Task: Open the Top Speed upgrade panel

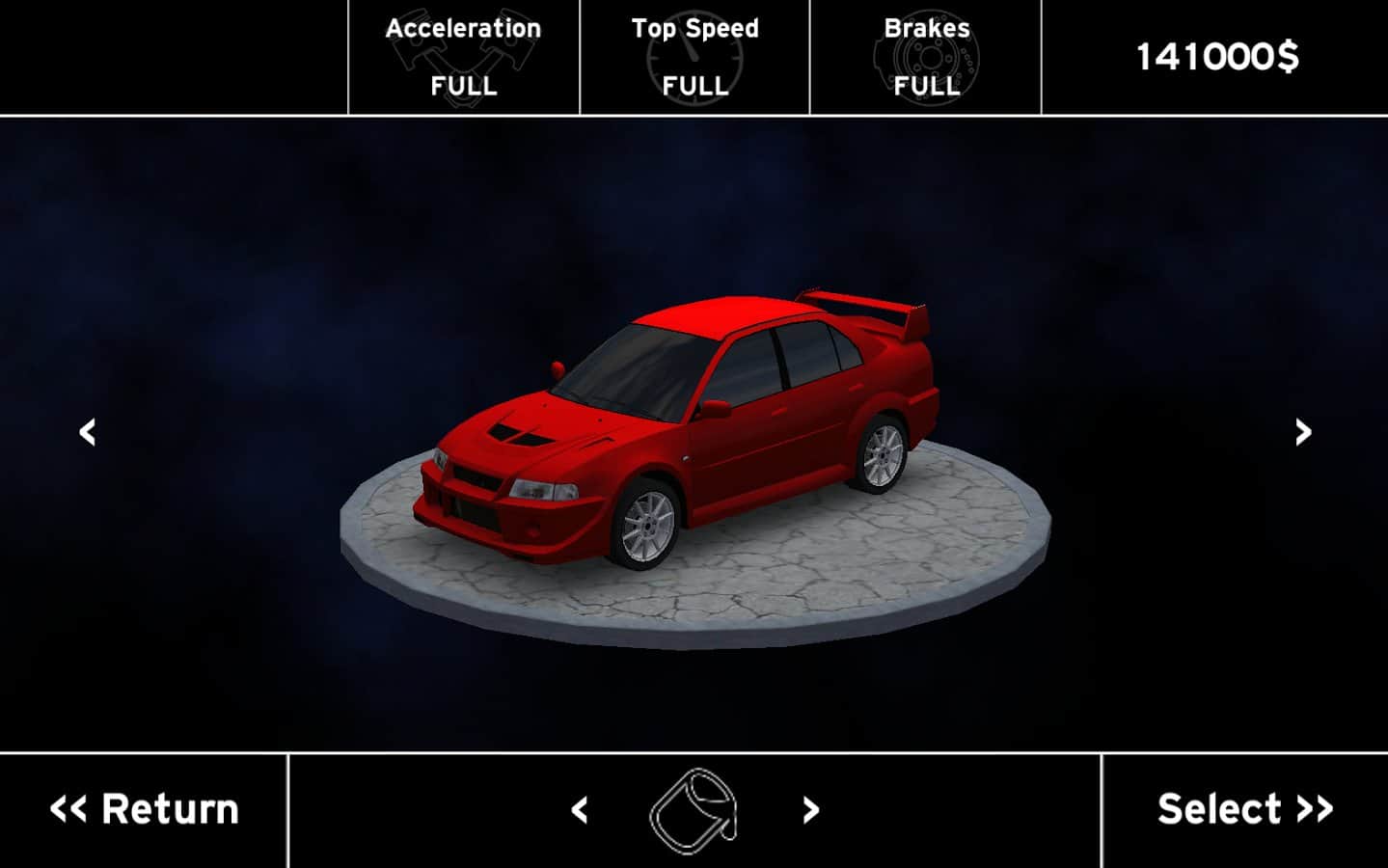Action: 694,58
